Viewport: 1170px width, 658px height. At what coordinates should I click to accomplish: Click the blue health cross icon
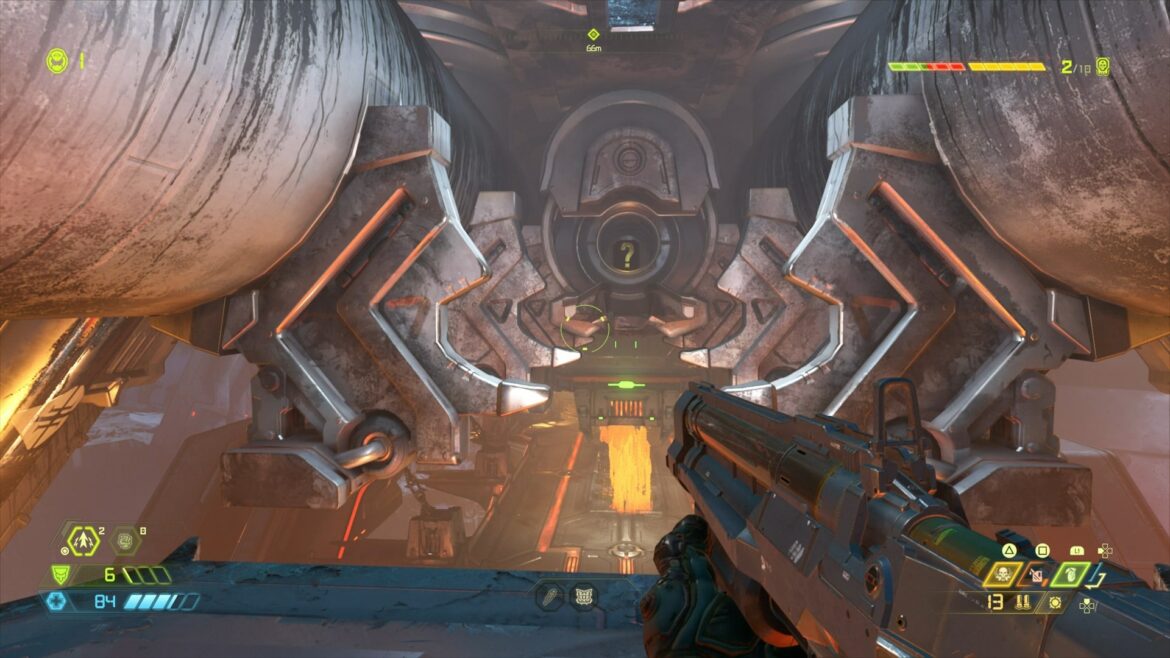coord(54,601)
